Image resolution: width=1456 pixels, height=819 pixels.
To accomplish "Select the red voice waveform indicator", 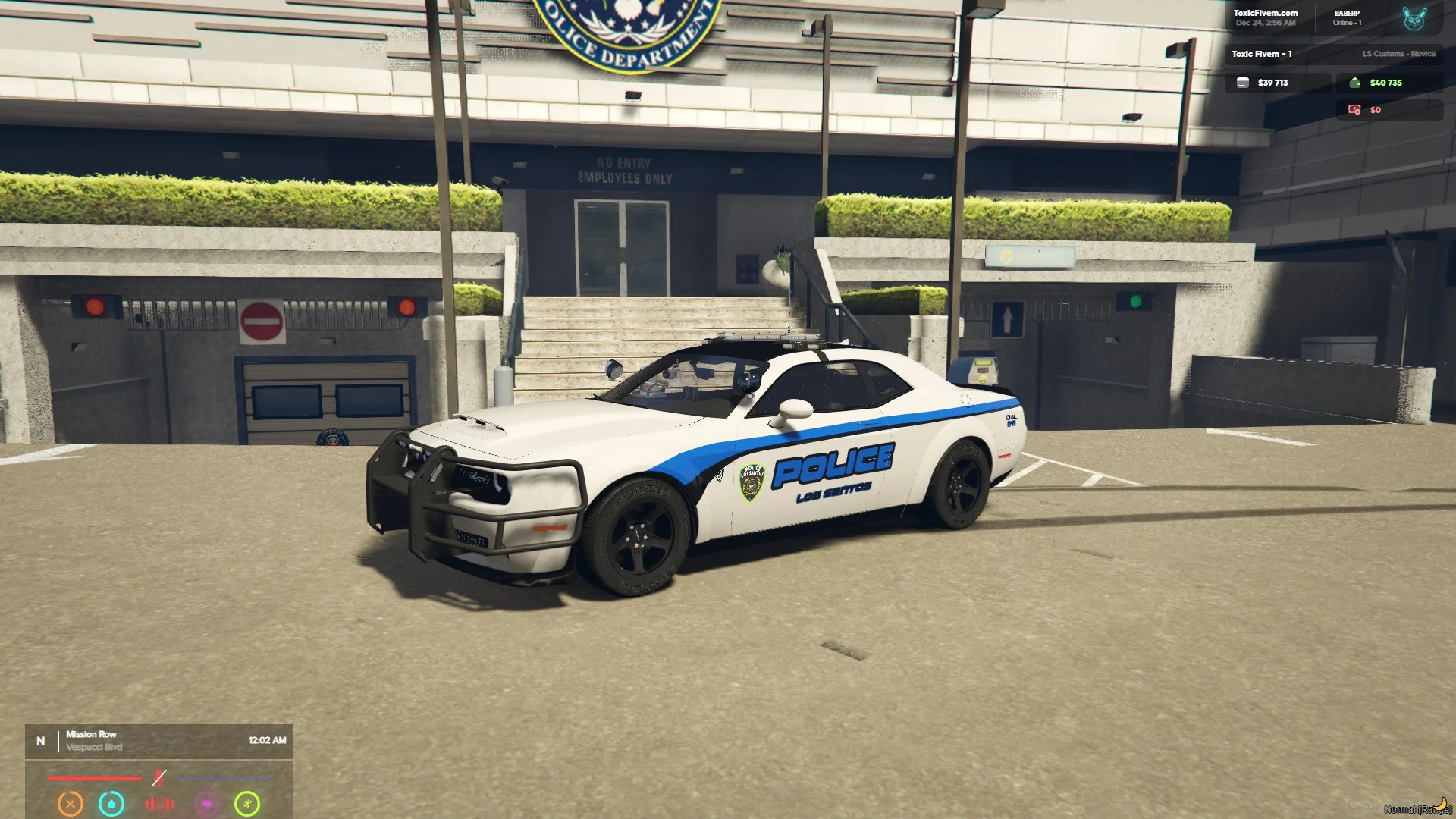I will click(x=159, y=803).
